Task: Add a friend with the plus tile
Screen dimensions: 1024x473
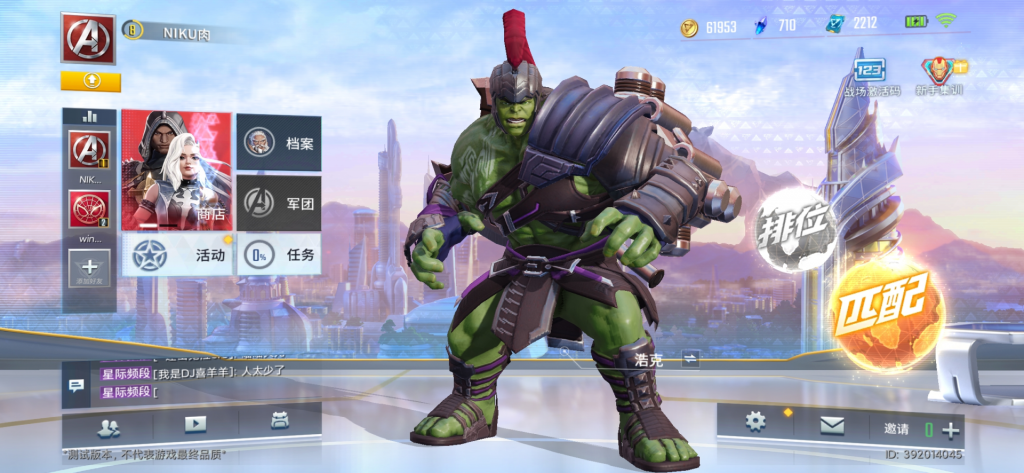Action: 89,267
